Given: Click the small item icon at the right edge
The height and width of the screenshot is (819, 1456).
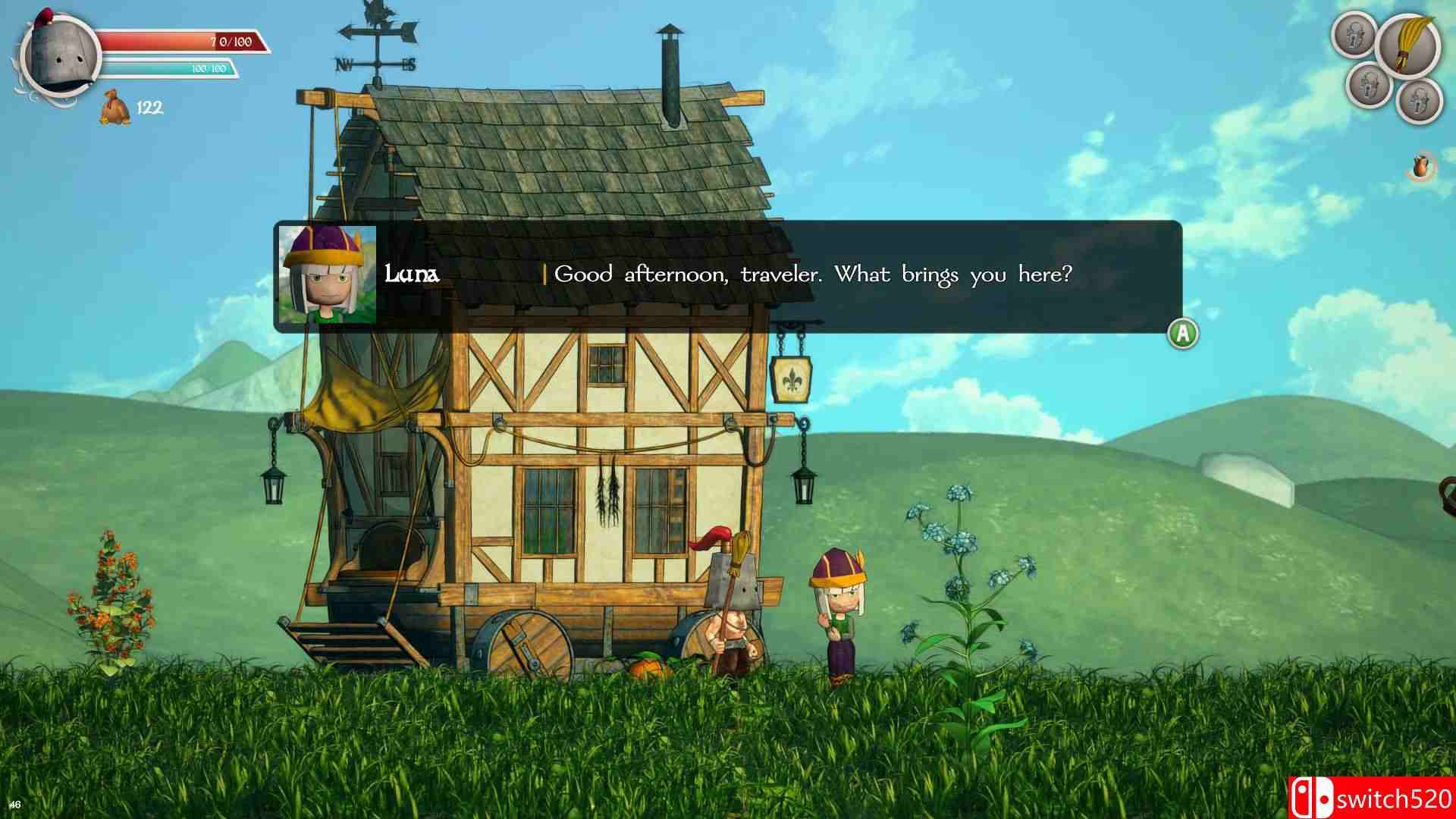Looking at the screenshot, I should pos(1423,167).
